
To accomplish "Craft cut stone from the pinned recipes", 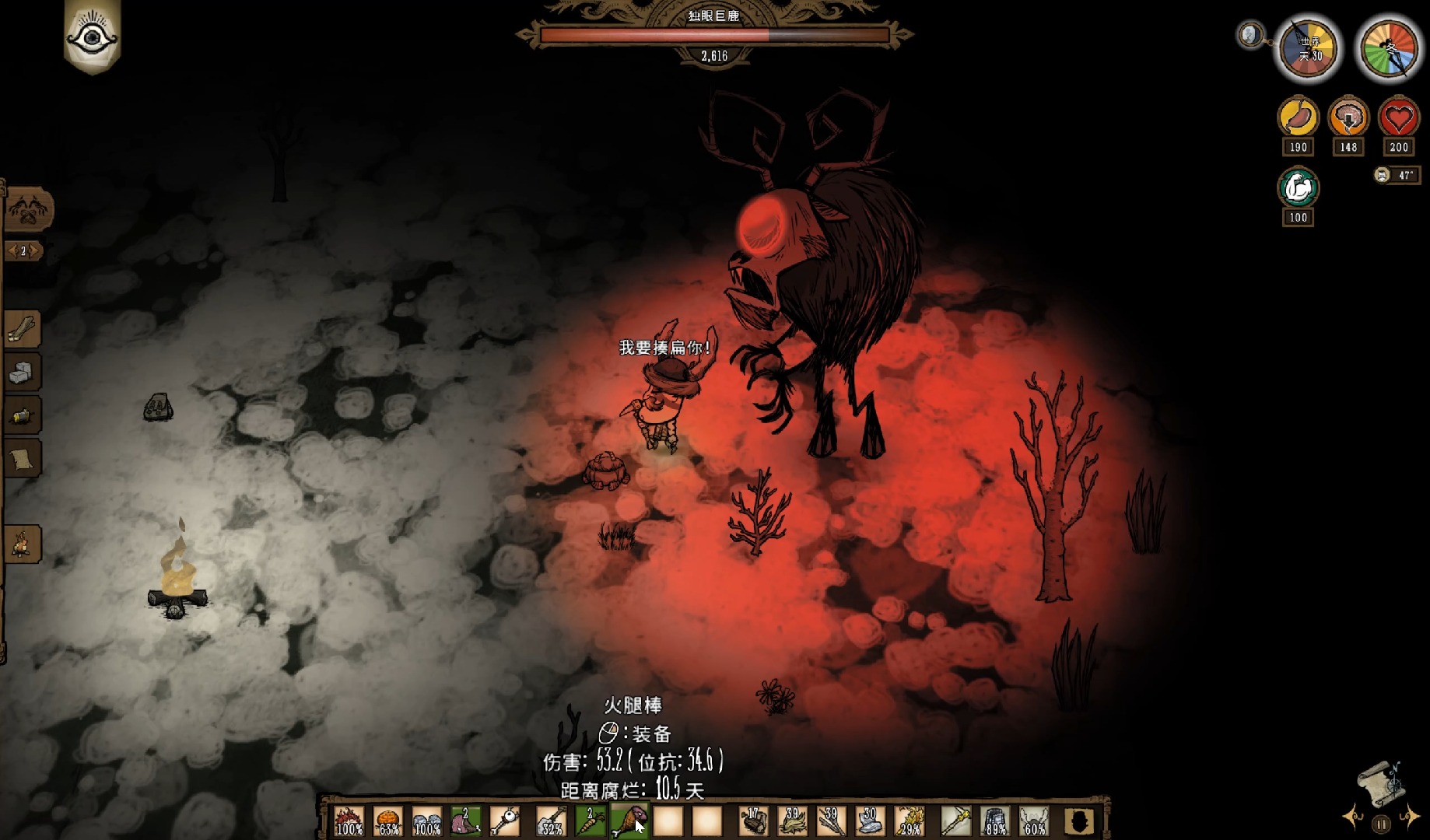I will coord(22,373).
